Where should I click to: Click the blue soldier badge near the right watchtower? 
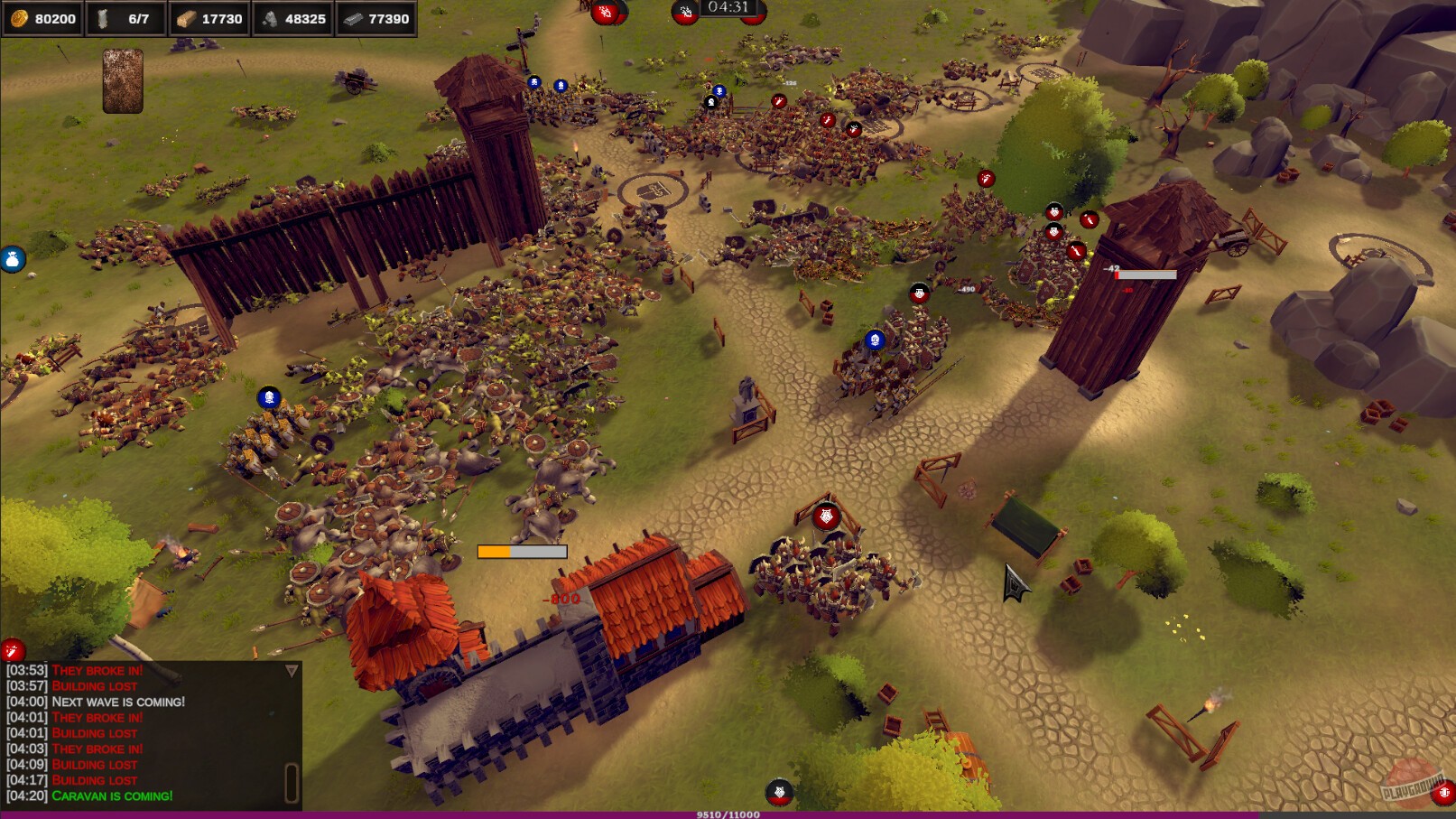pos(874,340)
